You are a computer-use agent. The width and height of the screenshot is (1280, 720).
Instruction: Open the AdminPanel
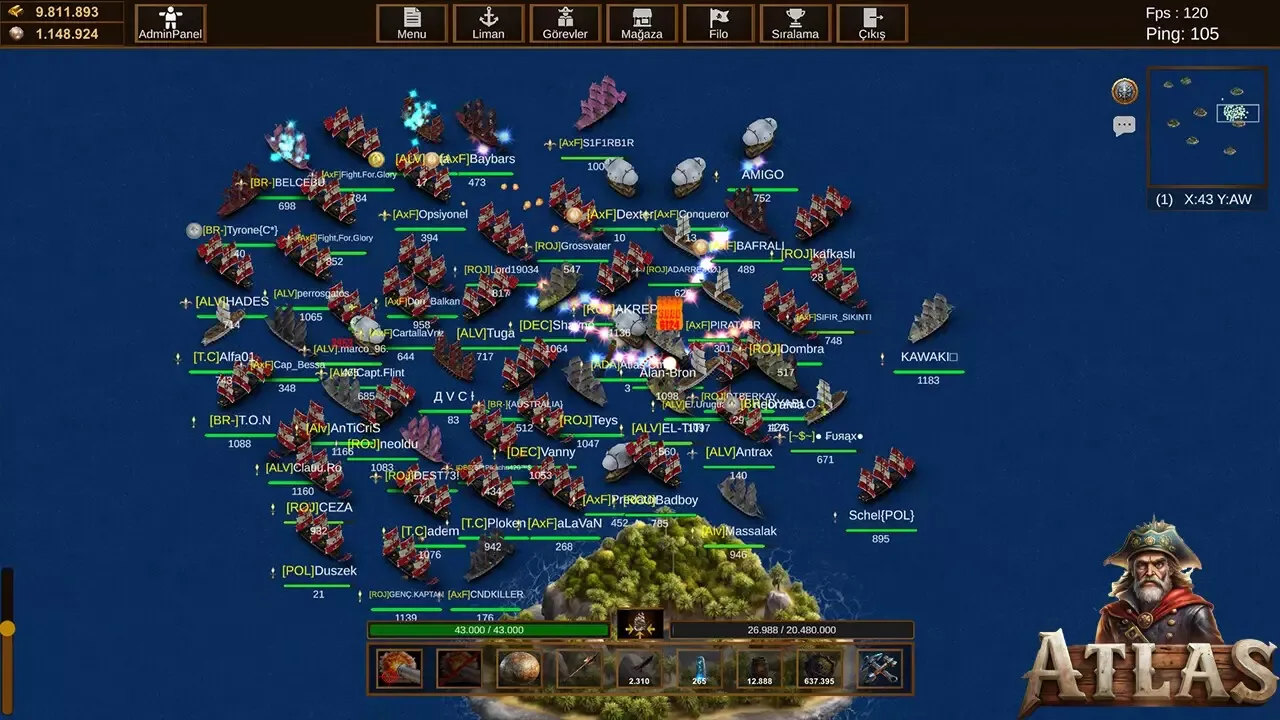coord(169,22)
